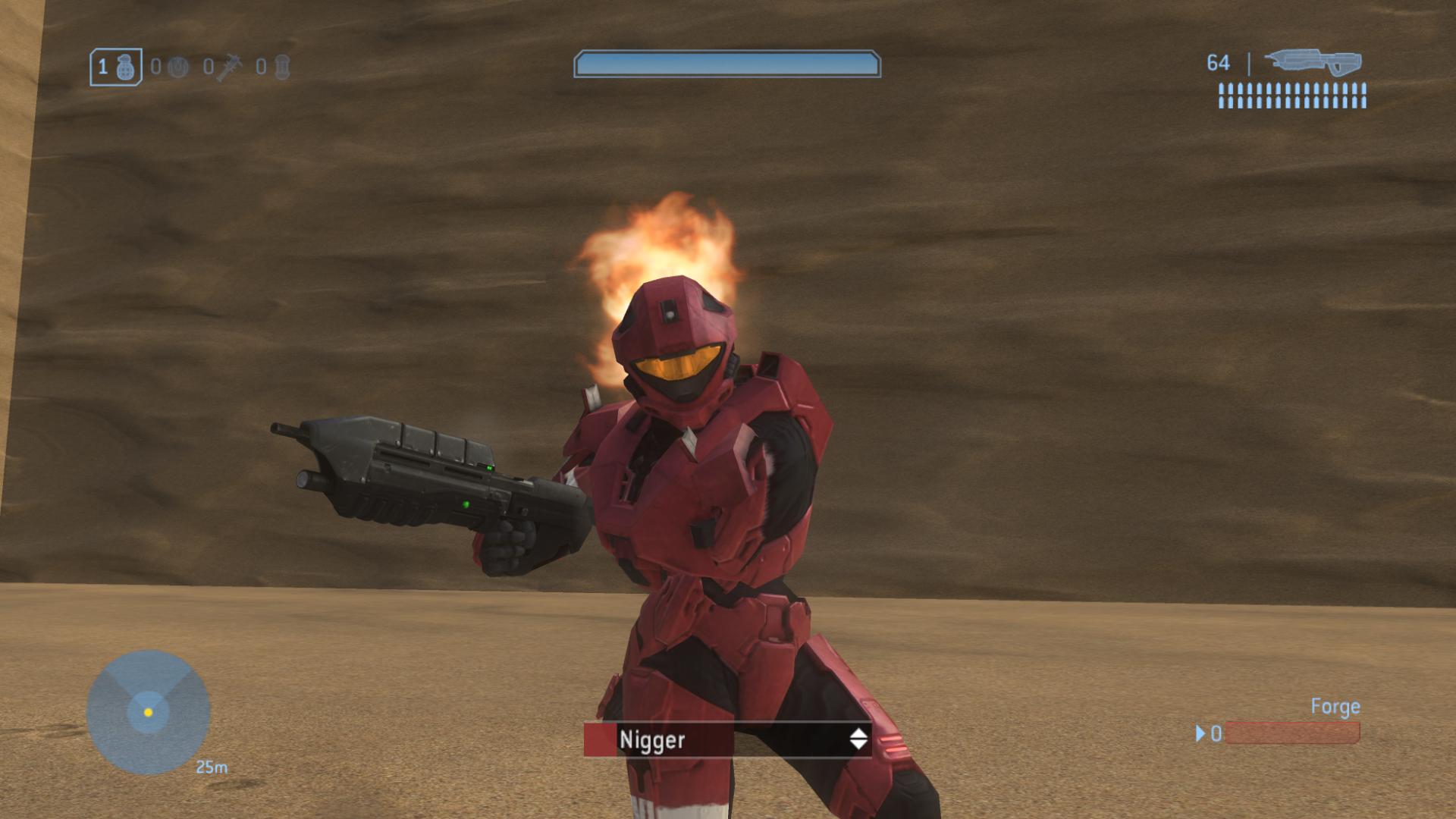Choose the plasma grenade icon
1456x819 pixels.
point(177,67)
